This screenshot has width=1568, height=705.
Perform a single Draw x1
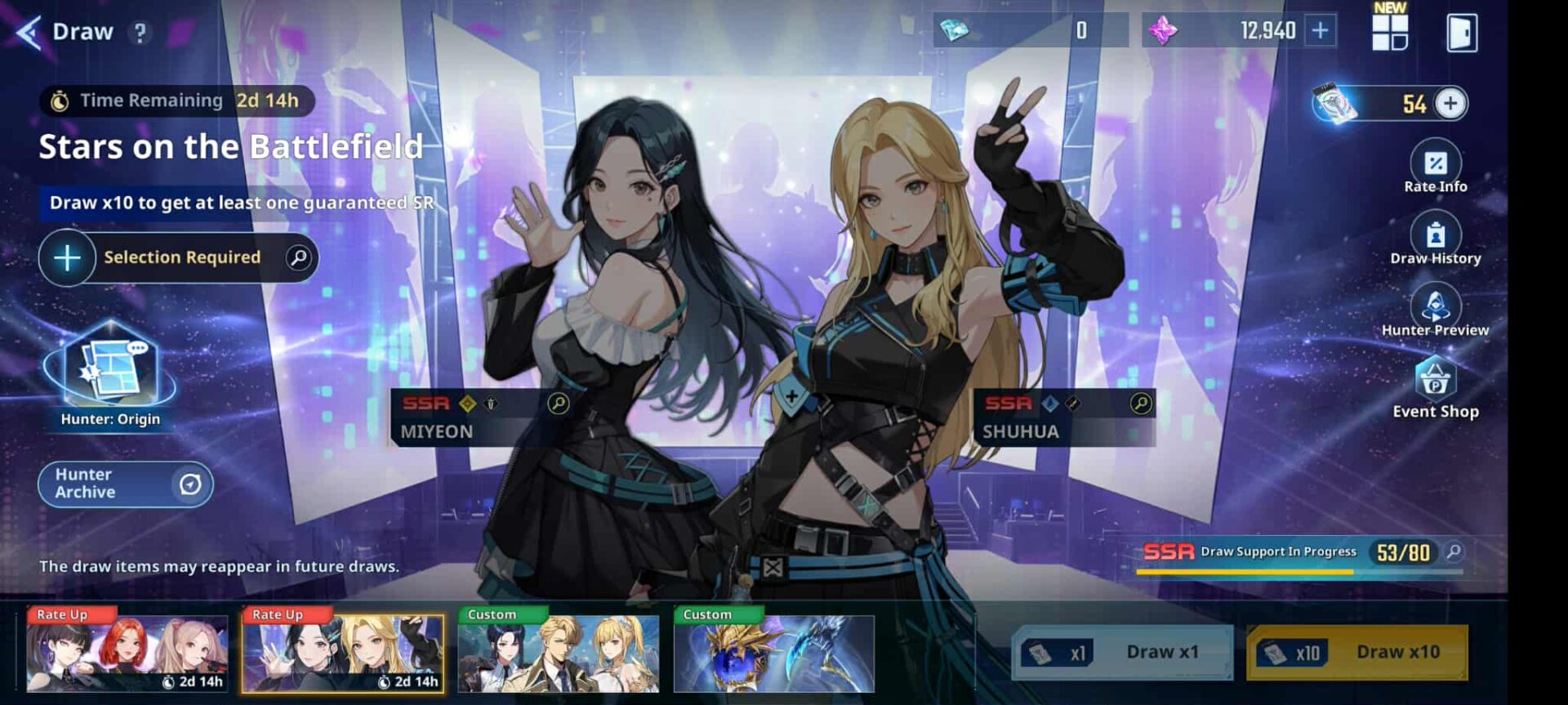click(1122, 652)
